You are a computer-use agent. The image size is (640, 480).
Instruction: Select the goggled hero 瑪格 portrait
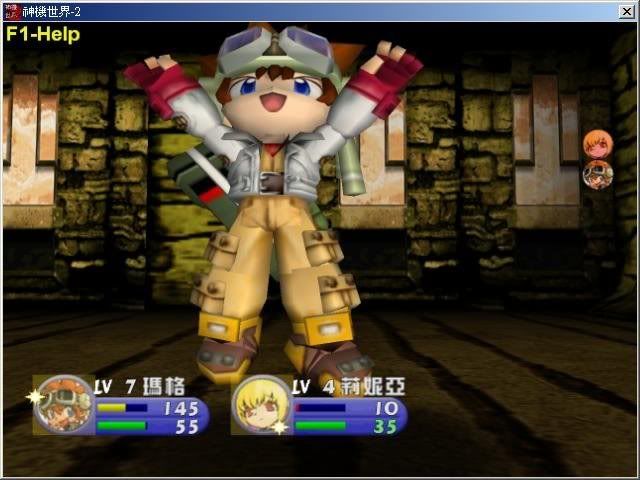64,404
